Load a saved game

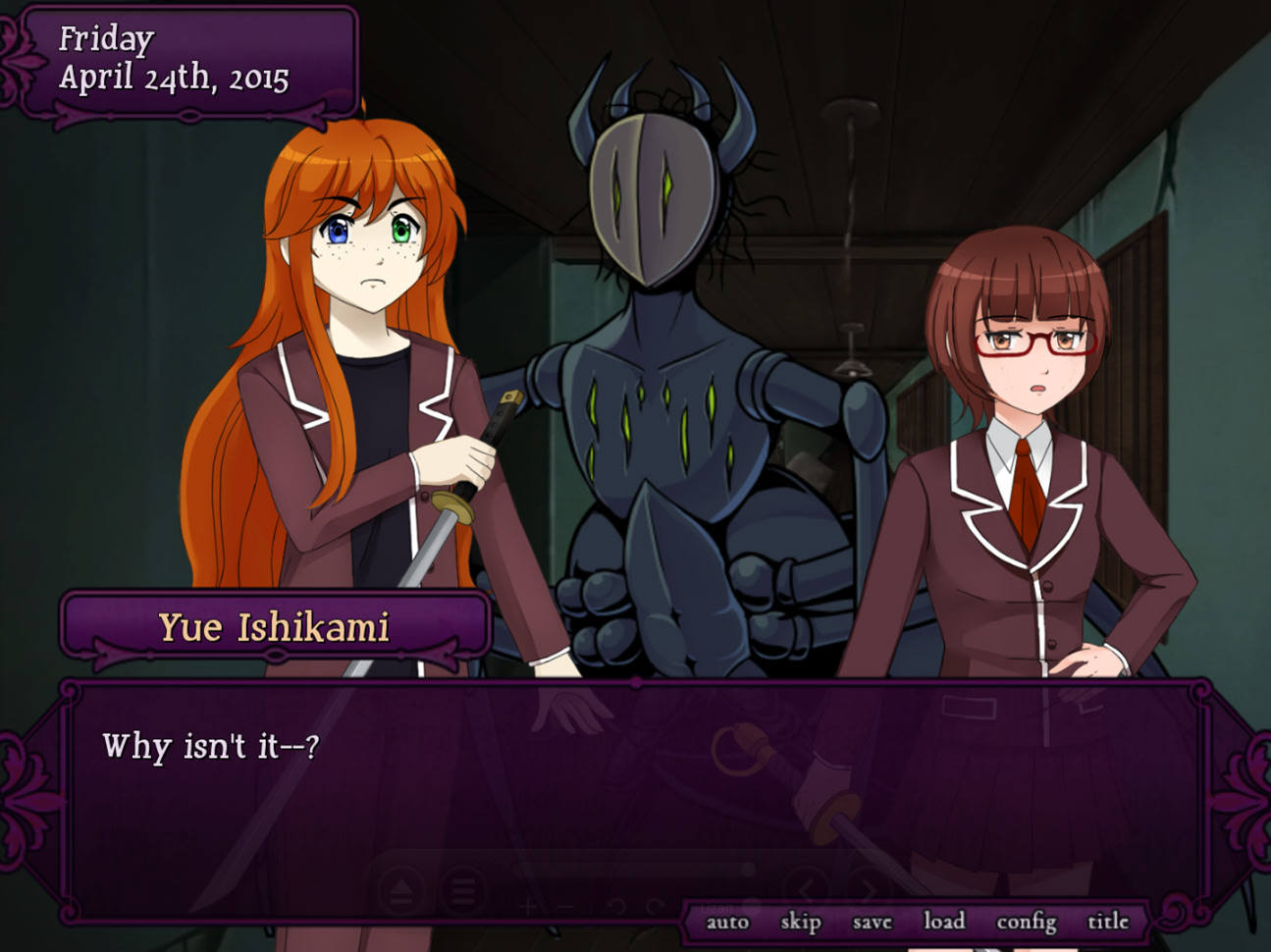coord(945,922)
